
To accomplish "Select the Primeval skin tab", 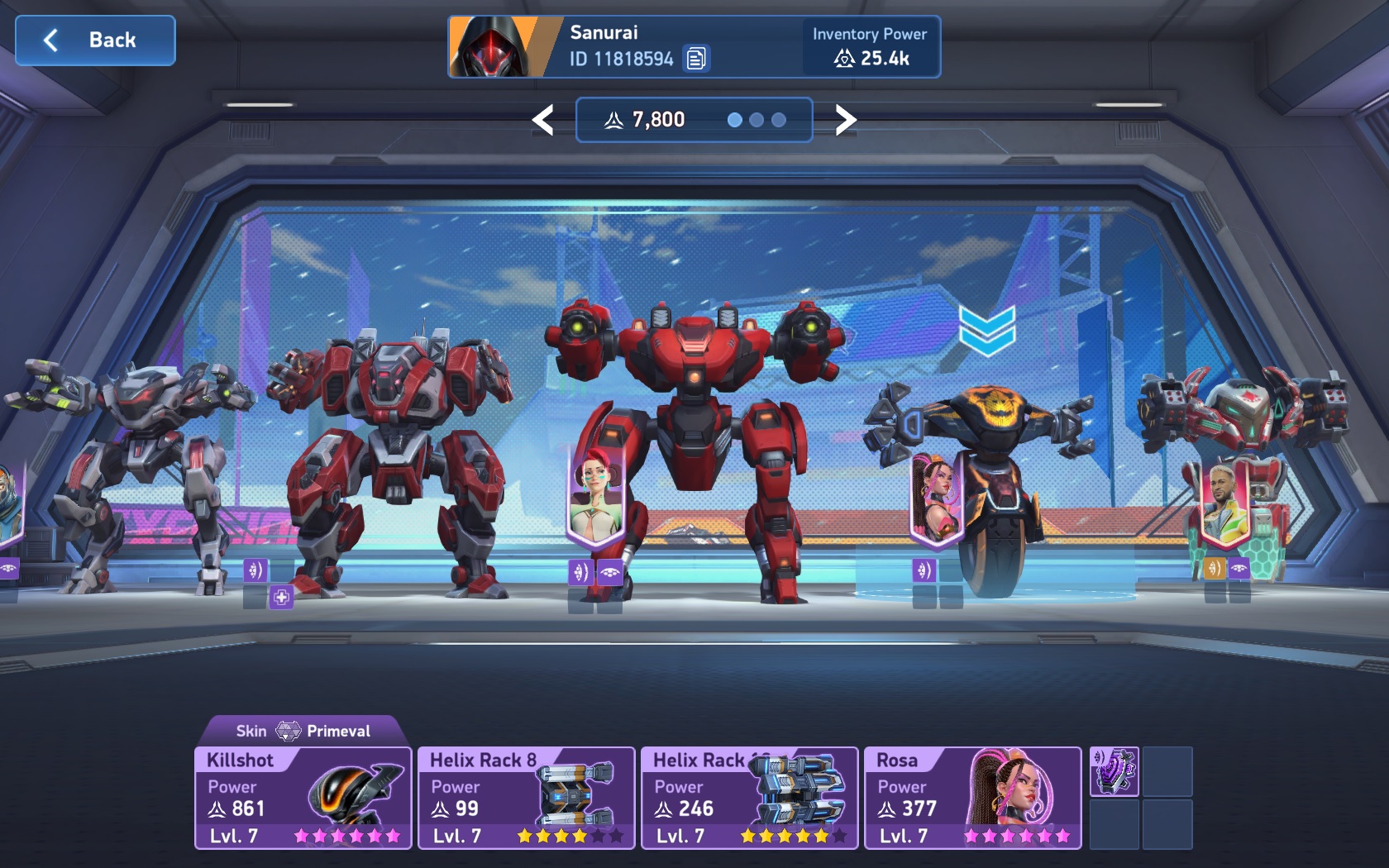I will click(303, 731).
